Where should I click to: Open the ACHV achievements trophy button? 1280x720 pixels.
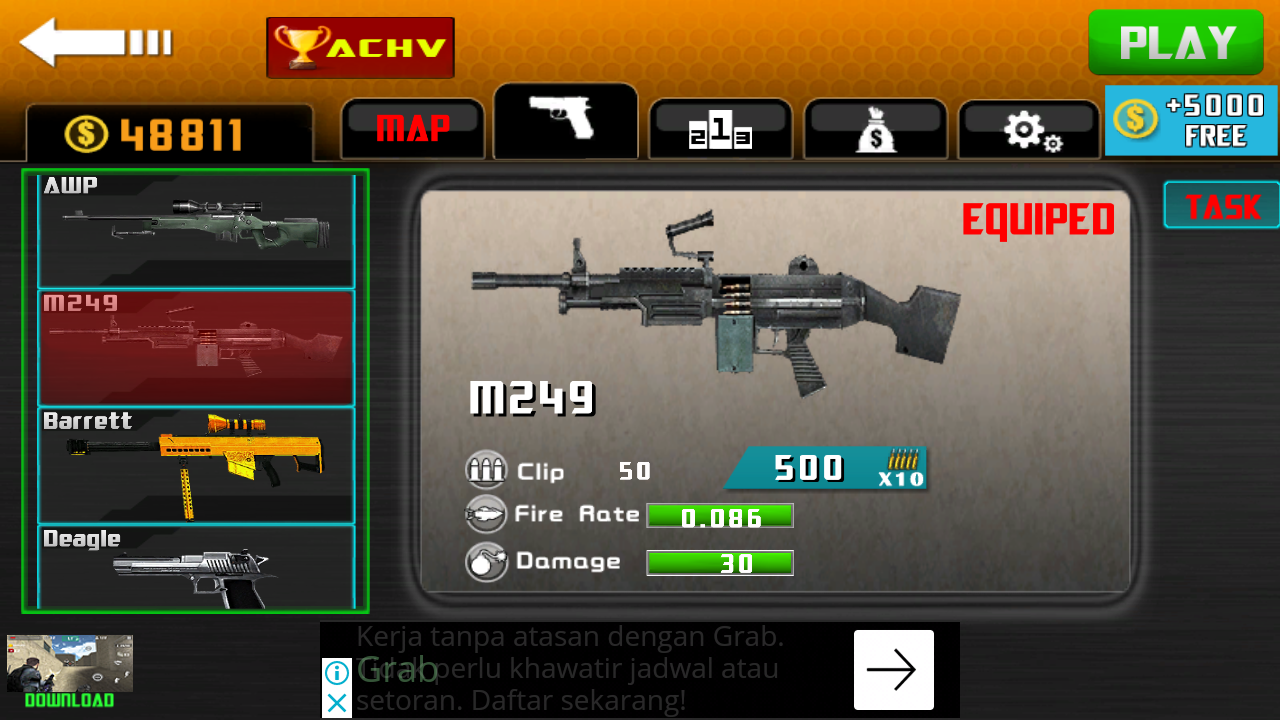click(x=360, y=47)
